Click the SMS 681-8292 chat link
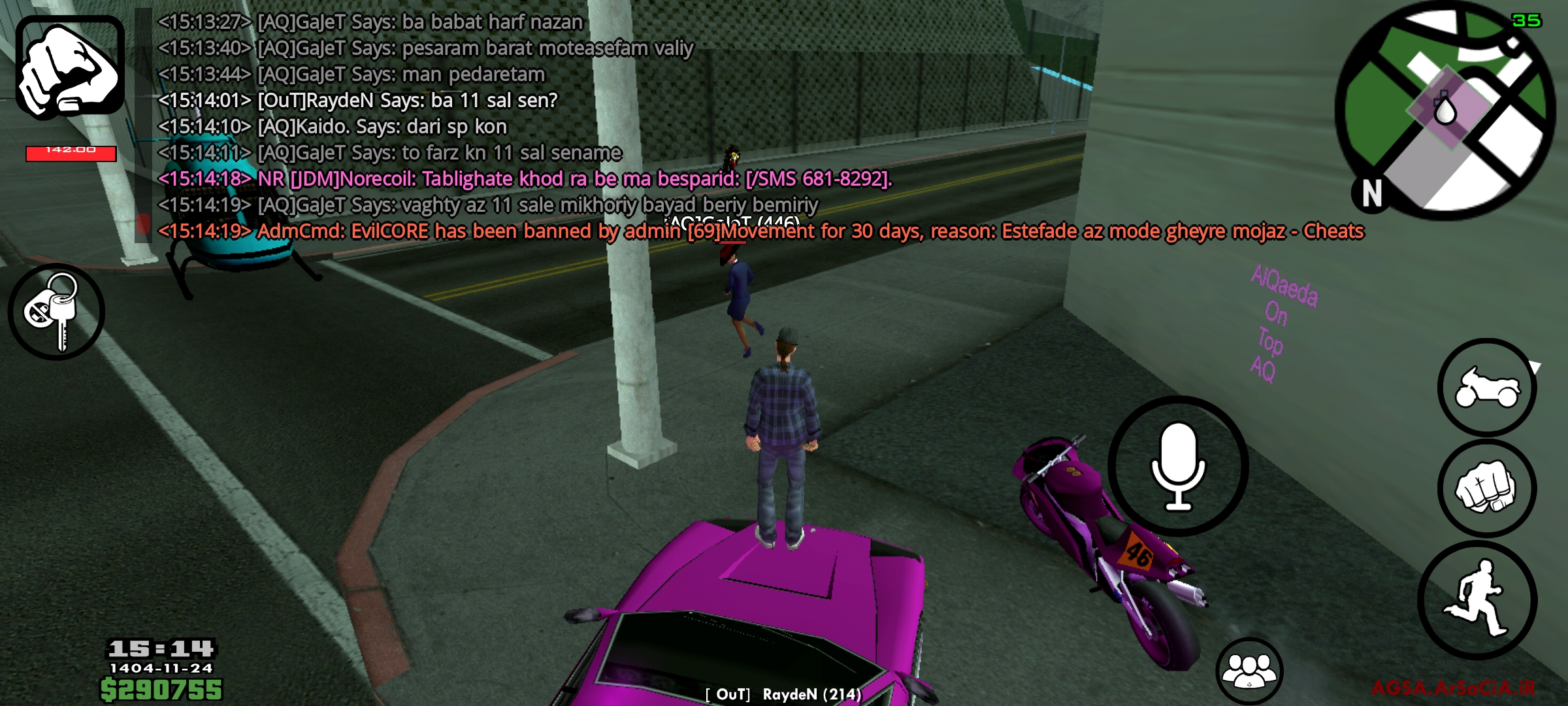 click(817, 179)
